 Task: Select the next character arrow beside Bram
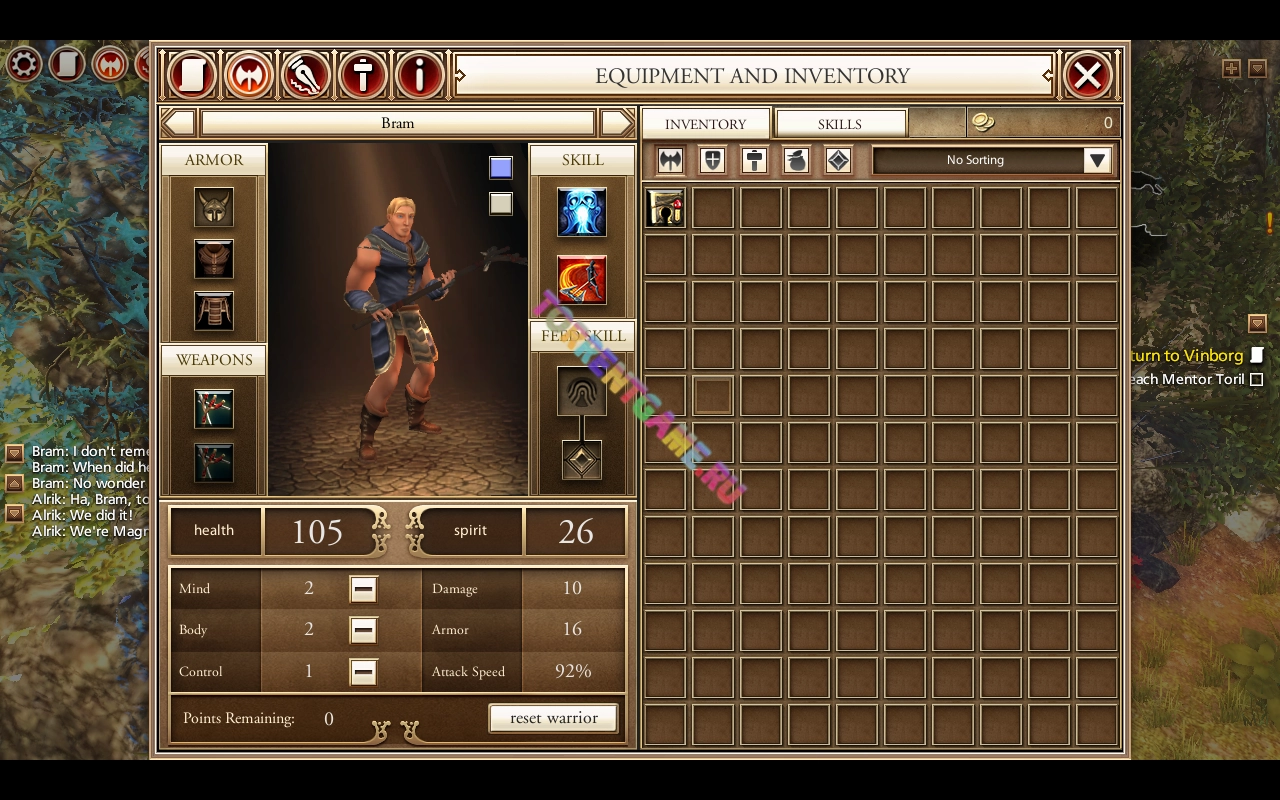(617, 123)
